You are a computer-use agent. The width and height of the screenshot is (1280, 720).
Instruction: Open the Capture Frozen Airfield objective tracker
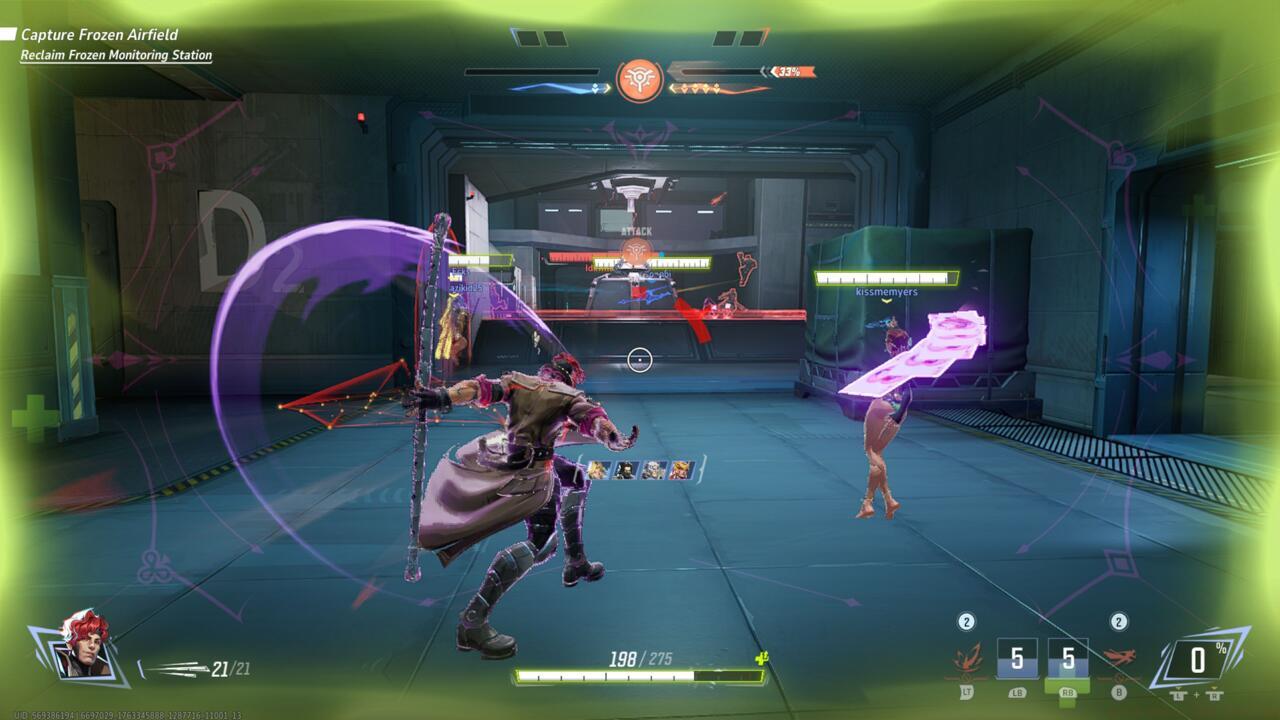tap(99, 35)
